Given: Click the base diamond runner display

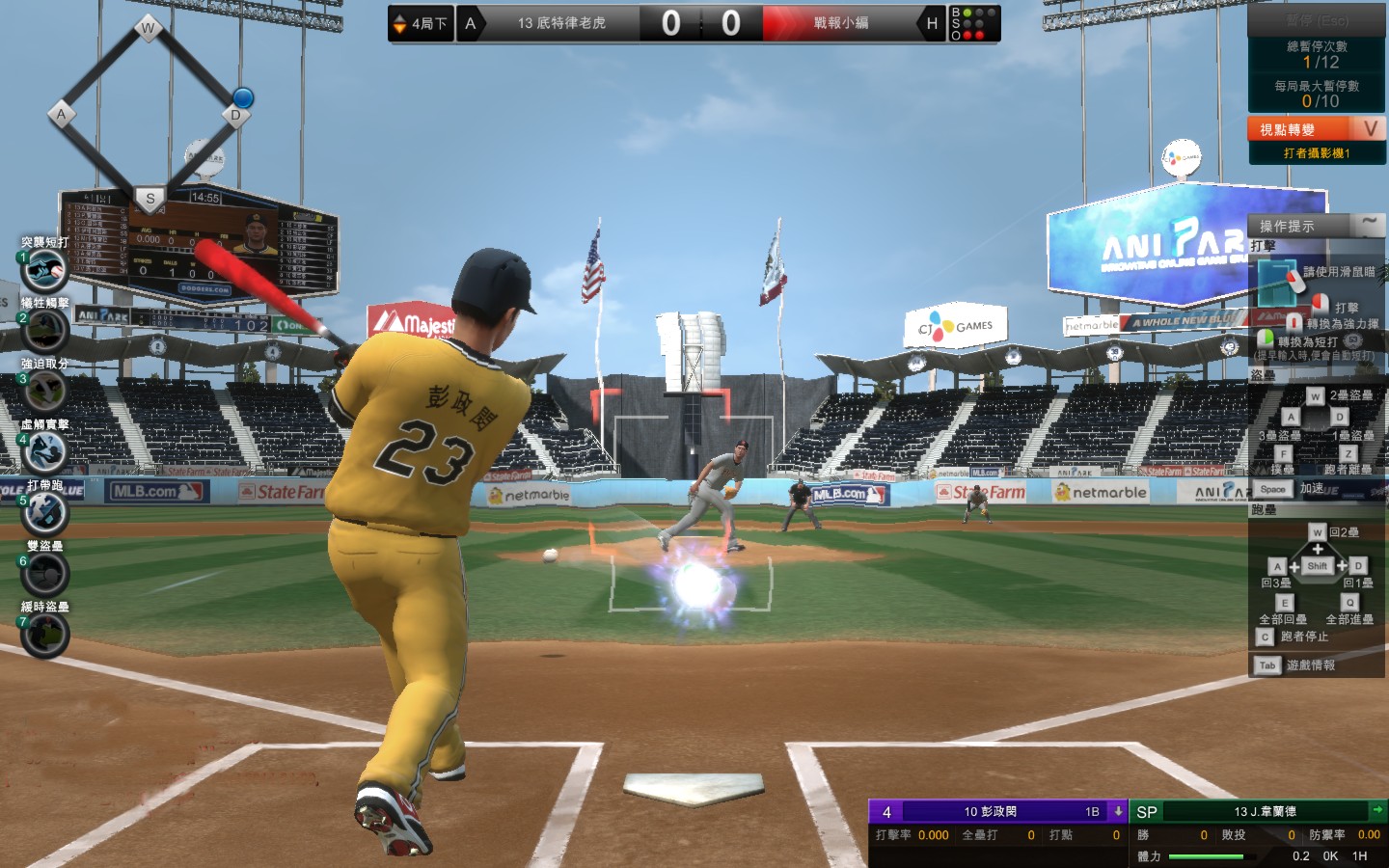Looking at the screenshot, I should (x=149, y=114).
